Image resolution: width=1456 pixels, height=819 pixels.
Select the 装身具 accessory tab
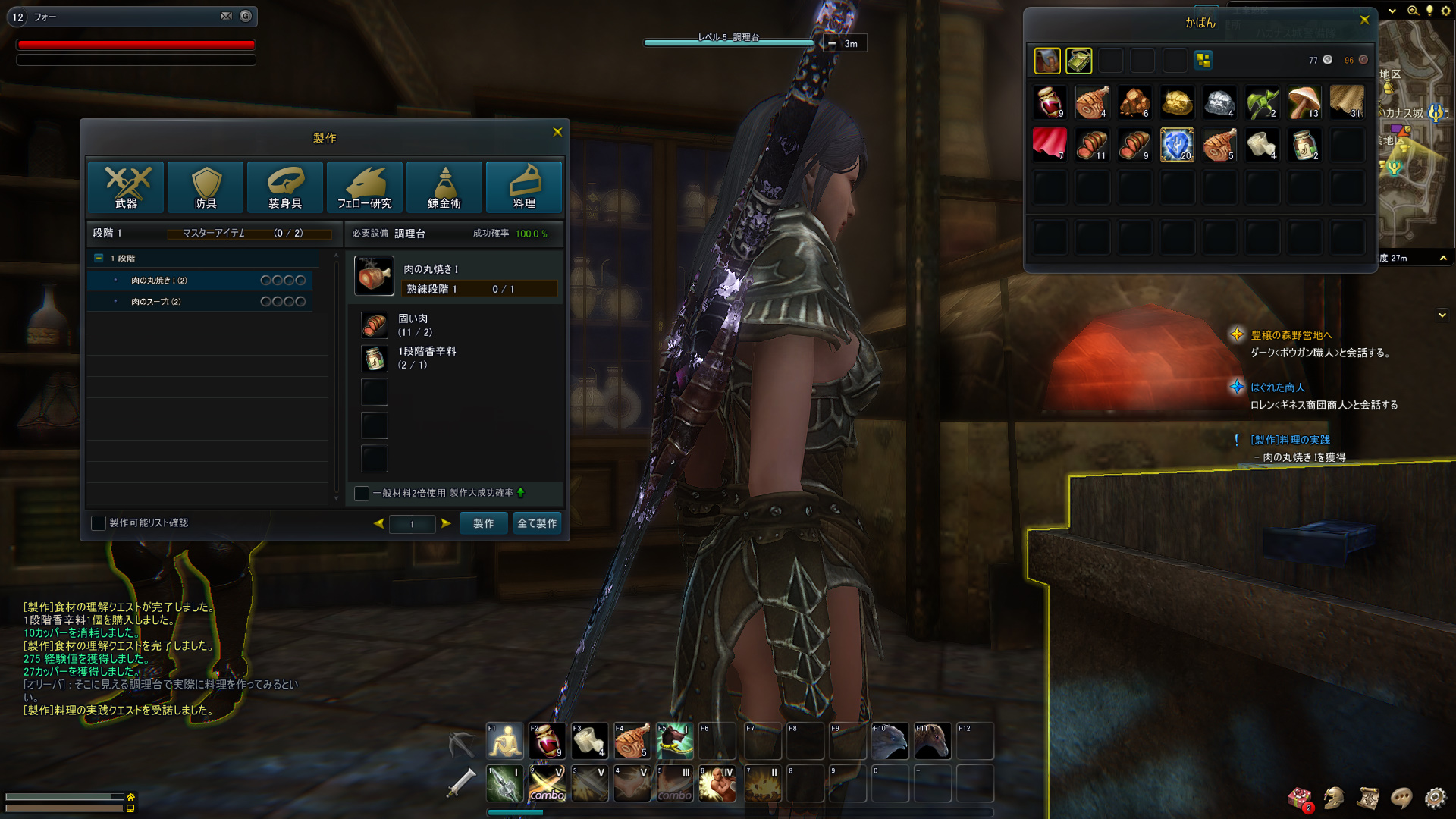tap(285, 187)
